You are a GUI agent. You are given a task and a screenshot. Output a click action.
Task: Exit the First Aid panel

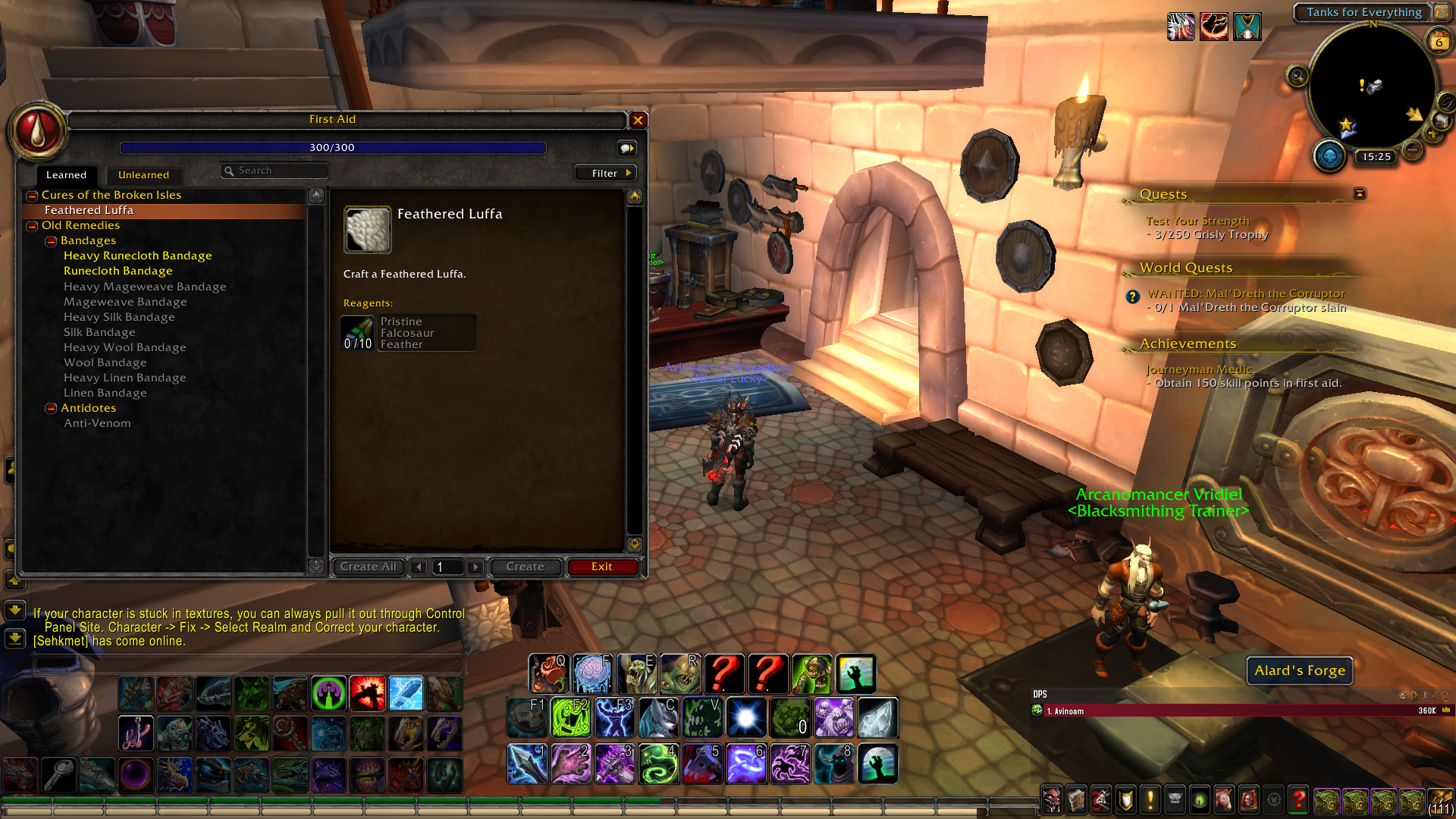(601, 566)
